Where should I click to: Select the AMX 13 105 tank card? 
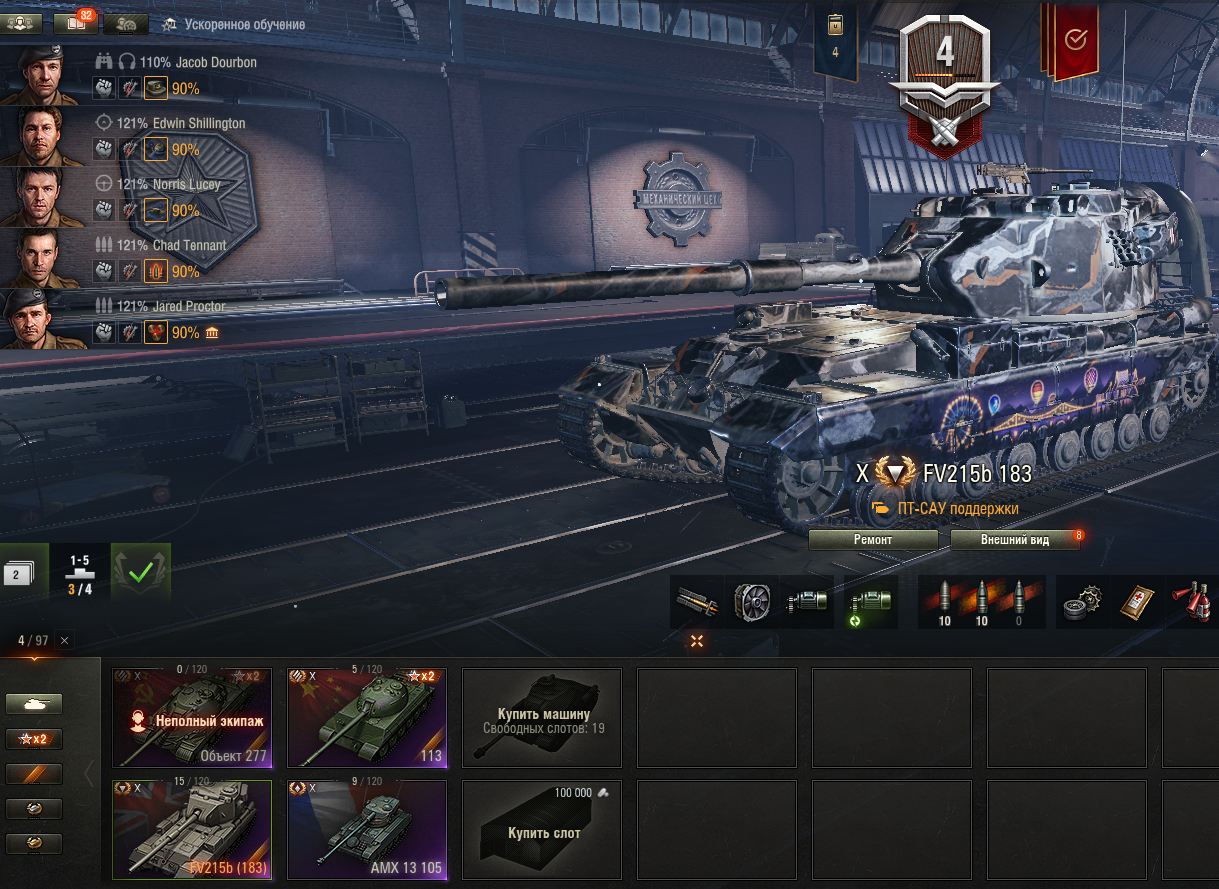tap(367, 829)
